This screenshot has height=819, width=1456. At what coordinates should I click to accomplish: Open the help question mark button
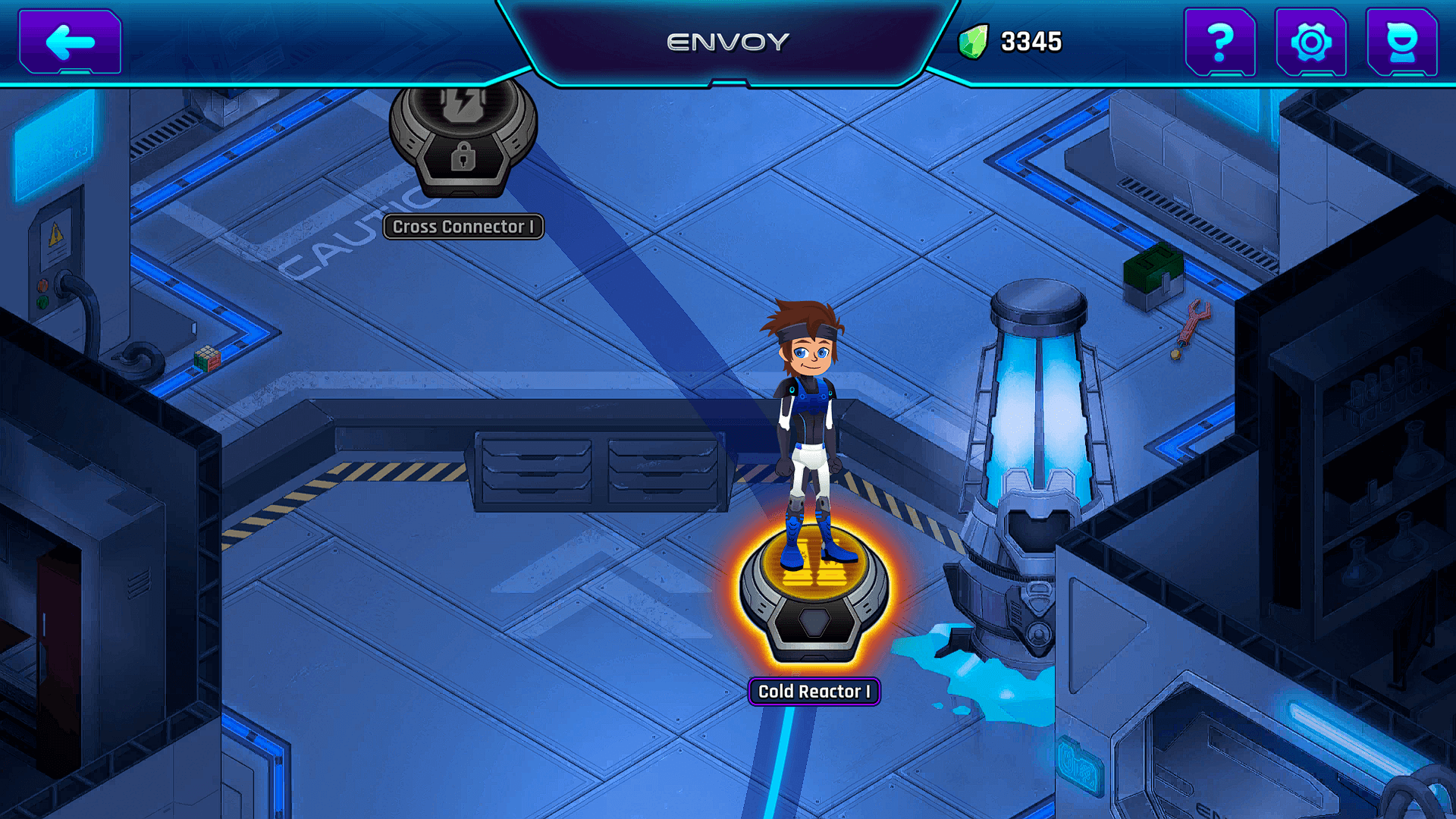[1219, 42]
